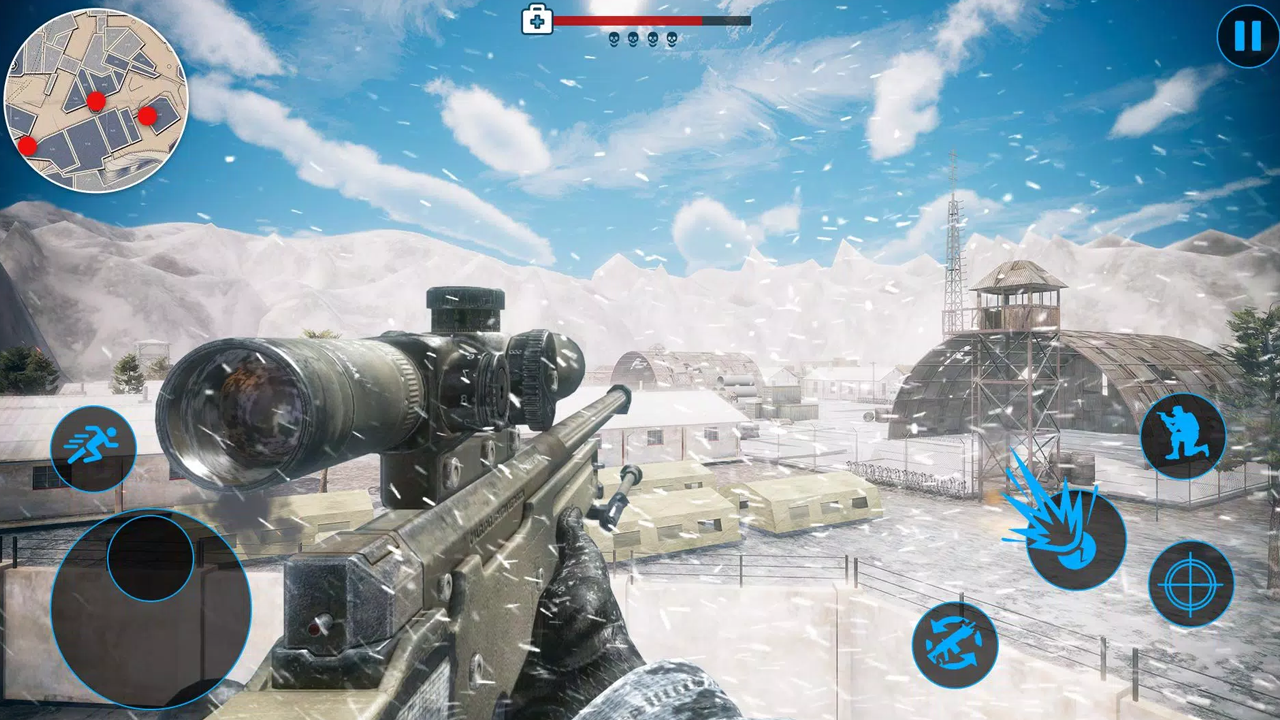1280x720 pixels.
Task: Tap the last skull kill marker
Action: 673,38
